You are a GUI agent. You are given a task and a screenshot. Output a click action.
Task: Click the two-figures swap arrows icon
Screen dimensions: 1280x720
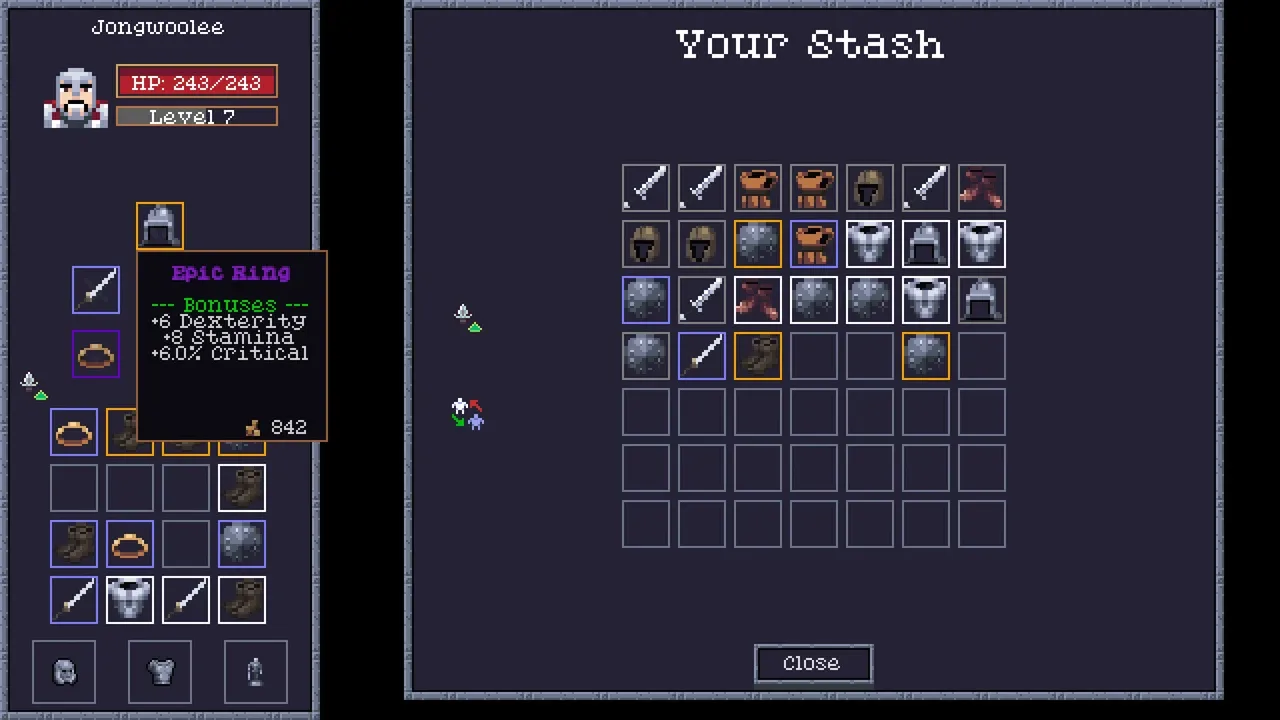coord(467,412)
